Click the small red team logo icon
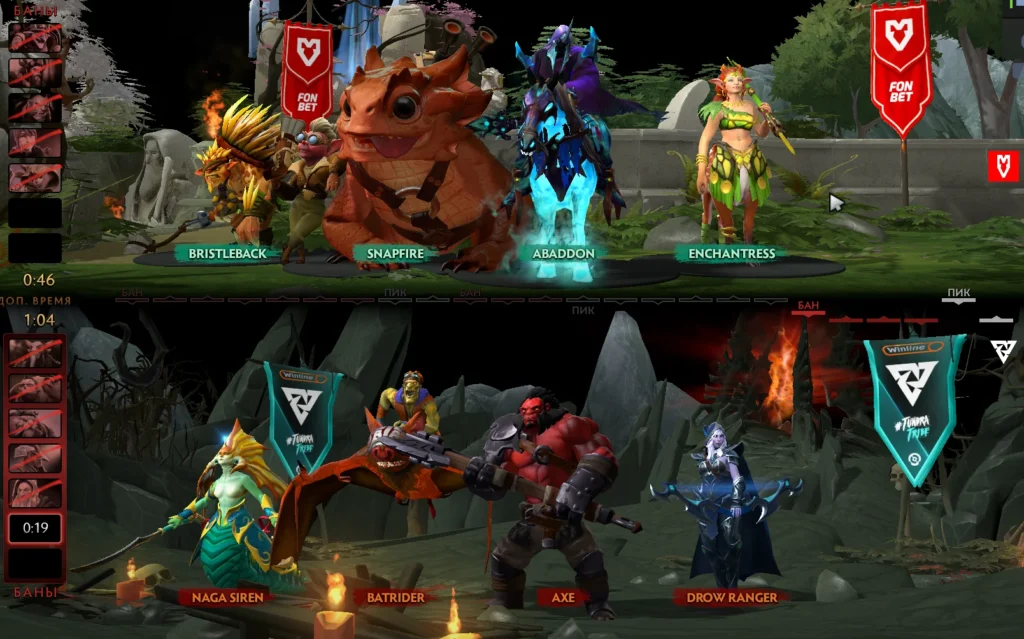The height and width of the screenshot is (639, 1024). [1002, 166]
